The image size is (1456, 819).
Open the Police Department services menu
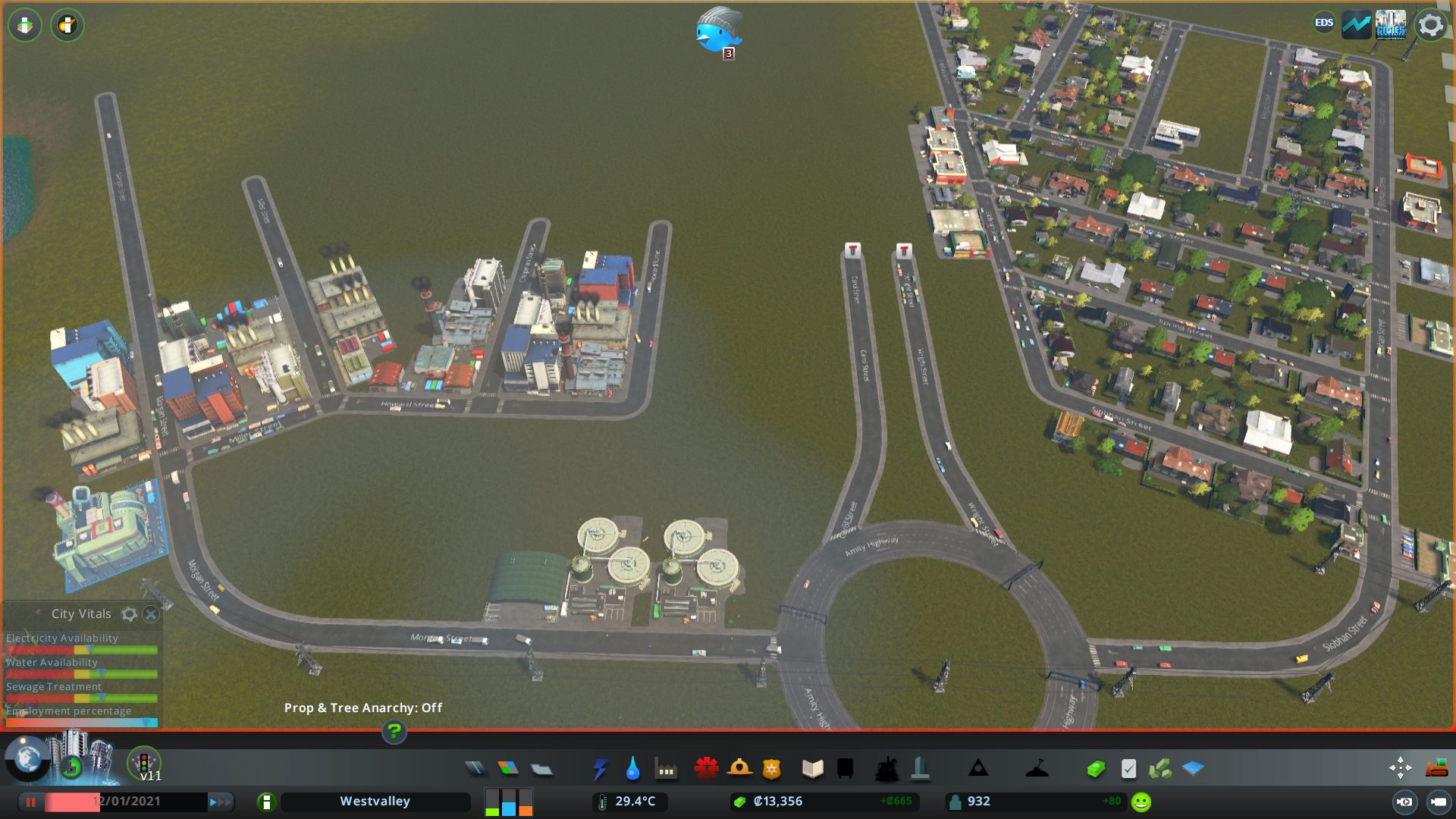point(772,768)
